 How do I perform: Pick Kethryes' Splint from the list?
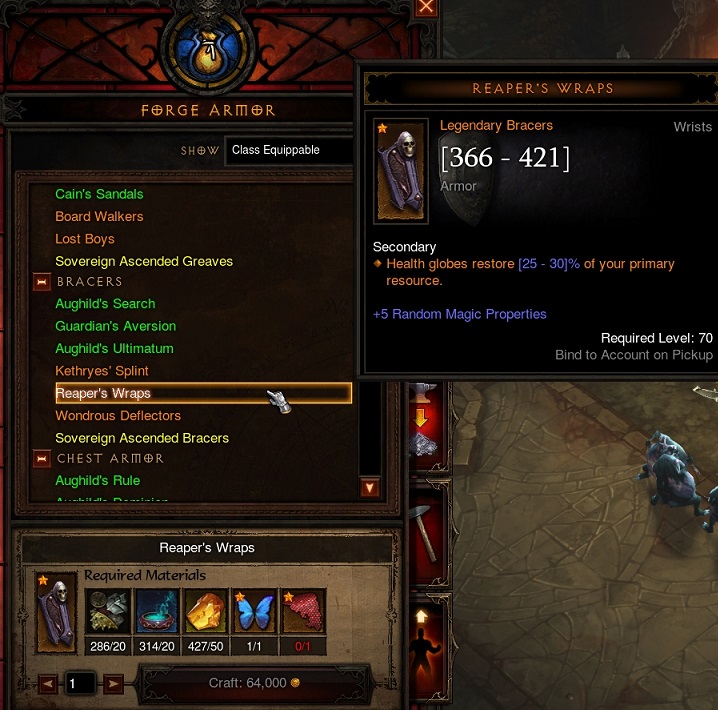coord(102,371)
